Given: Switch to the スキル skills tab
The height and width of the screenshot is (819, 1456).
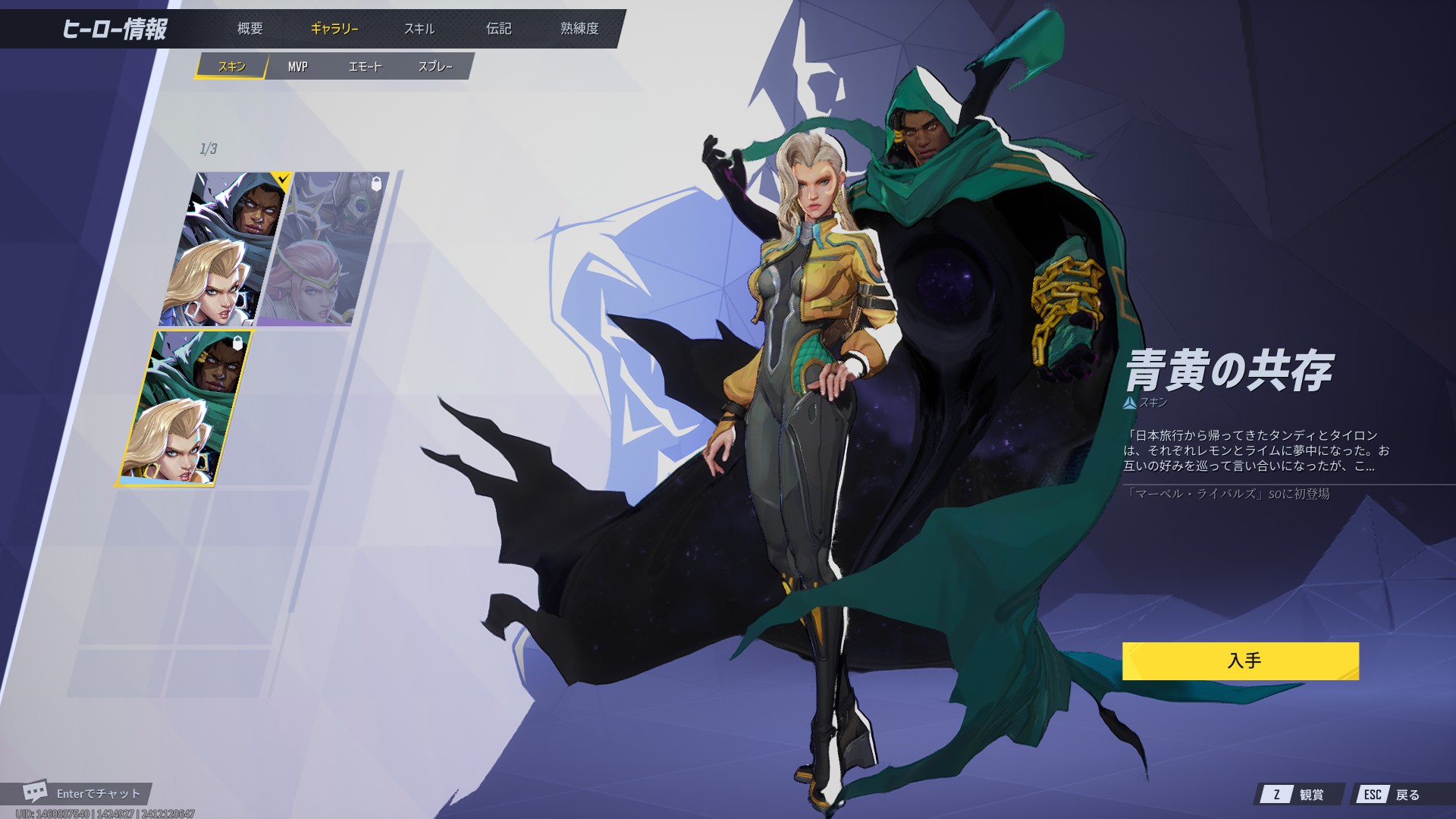Looking at the screenshot, I should click(x=419, y=29).
